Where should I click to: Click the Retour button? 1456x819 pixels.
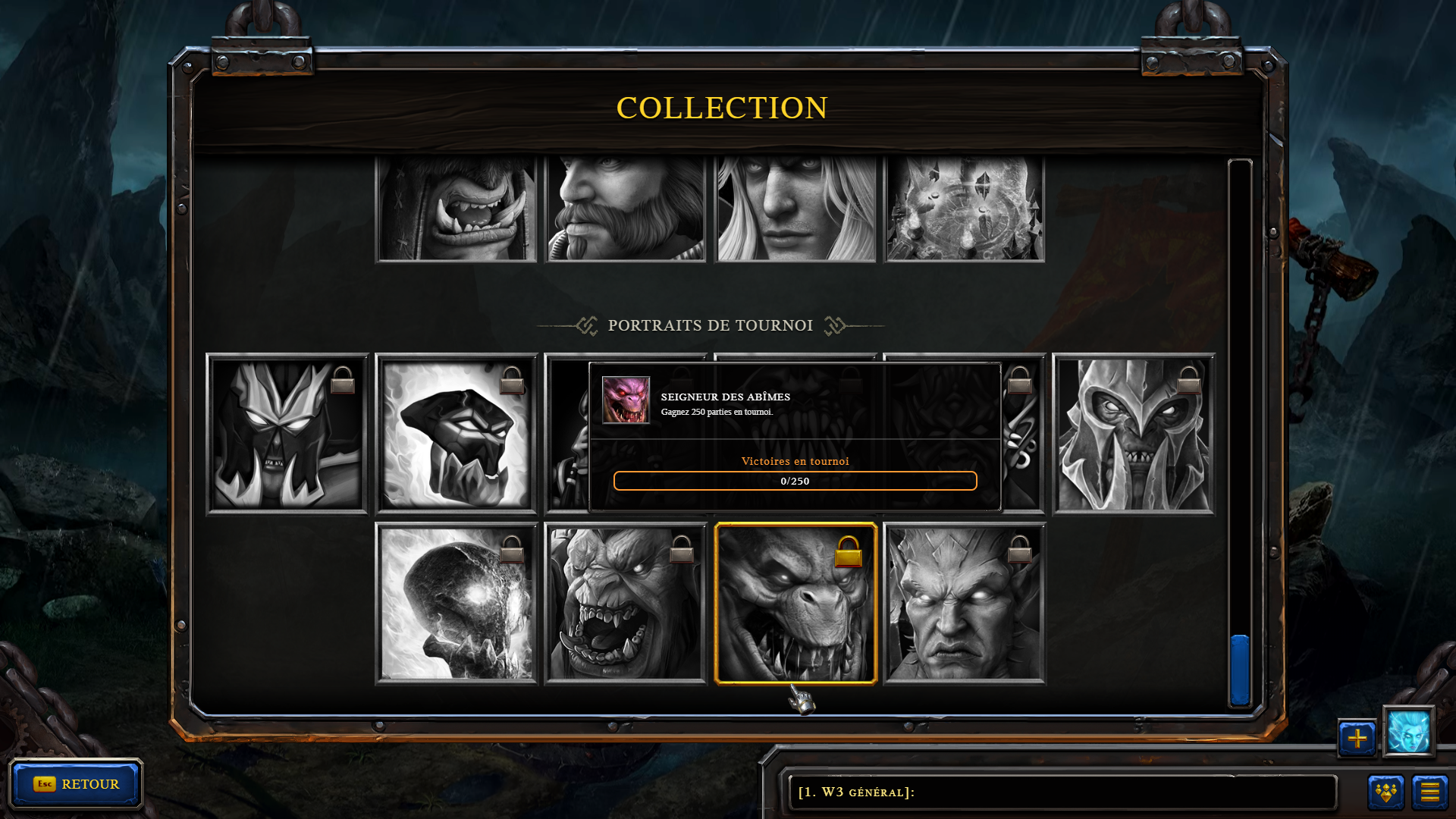coord(76,784)
